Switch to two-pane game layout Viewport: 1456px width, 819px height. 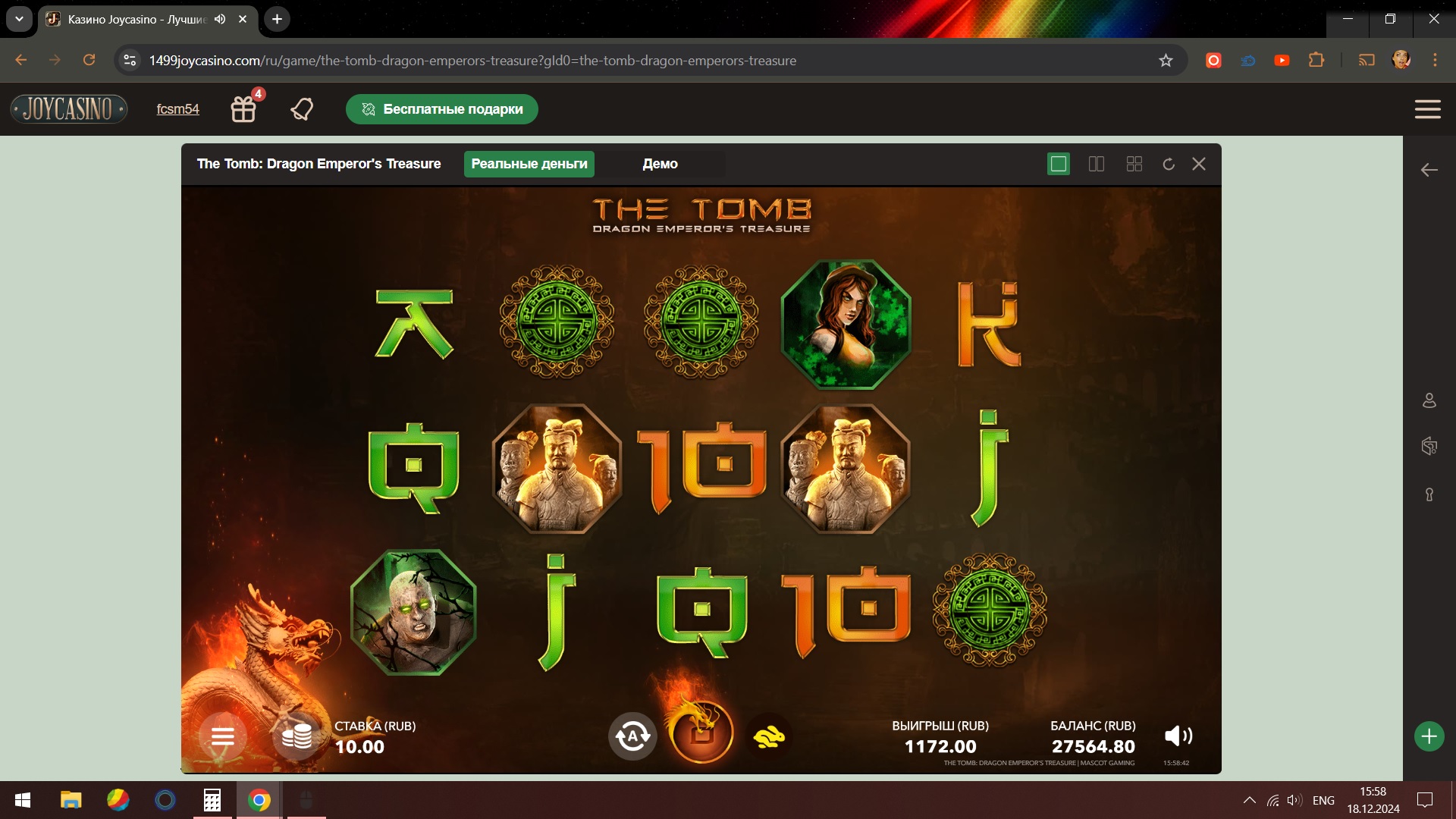click(1097, 164)
